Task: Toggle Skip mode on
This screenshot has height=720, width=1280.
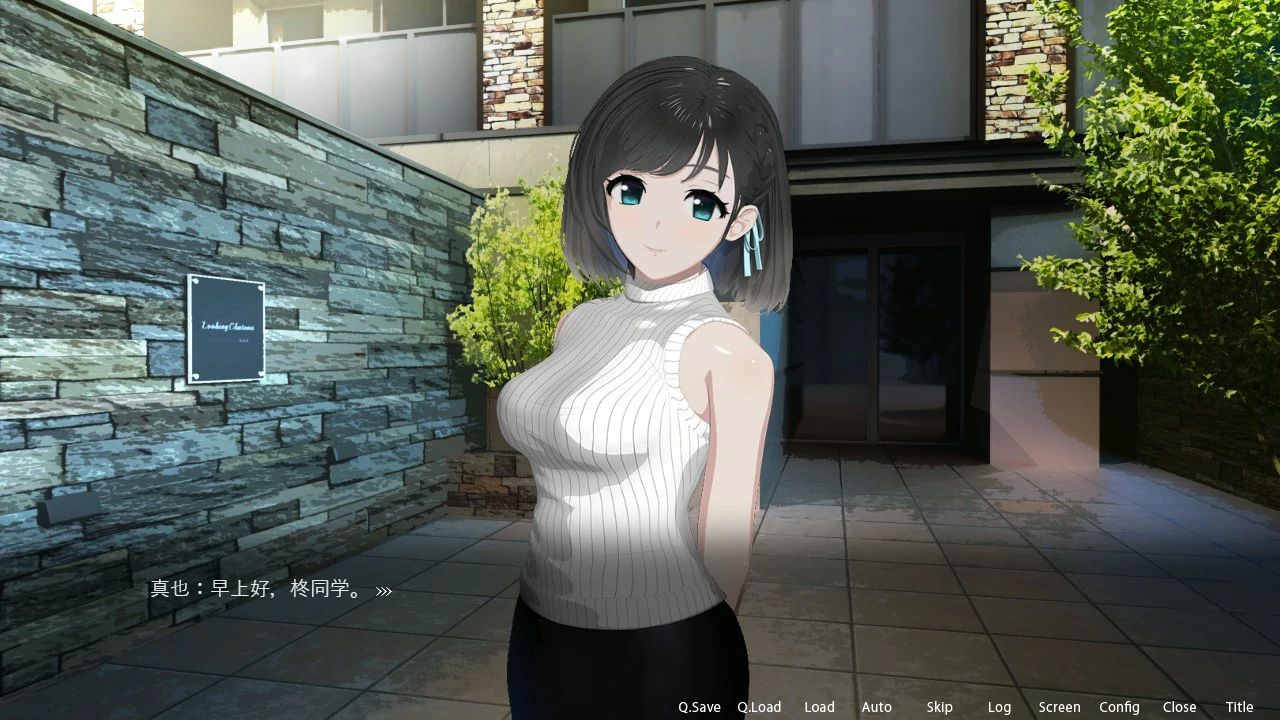Action: coord(939,707)
